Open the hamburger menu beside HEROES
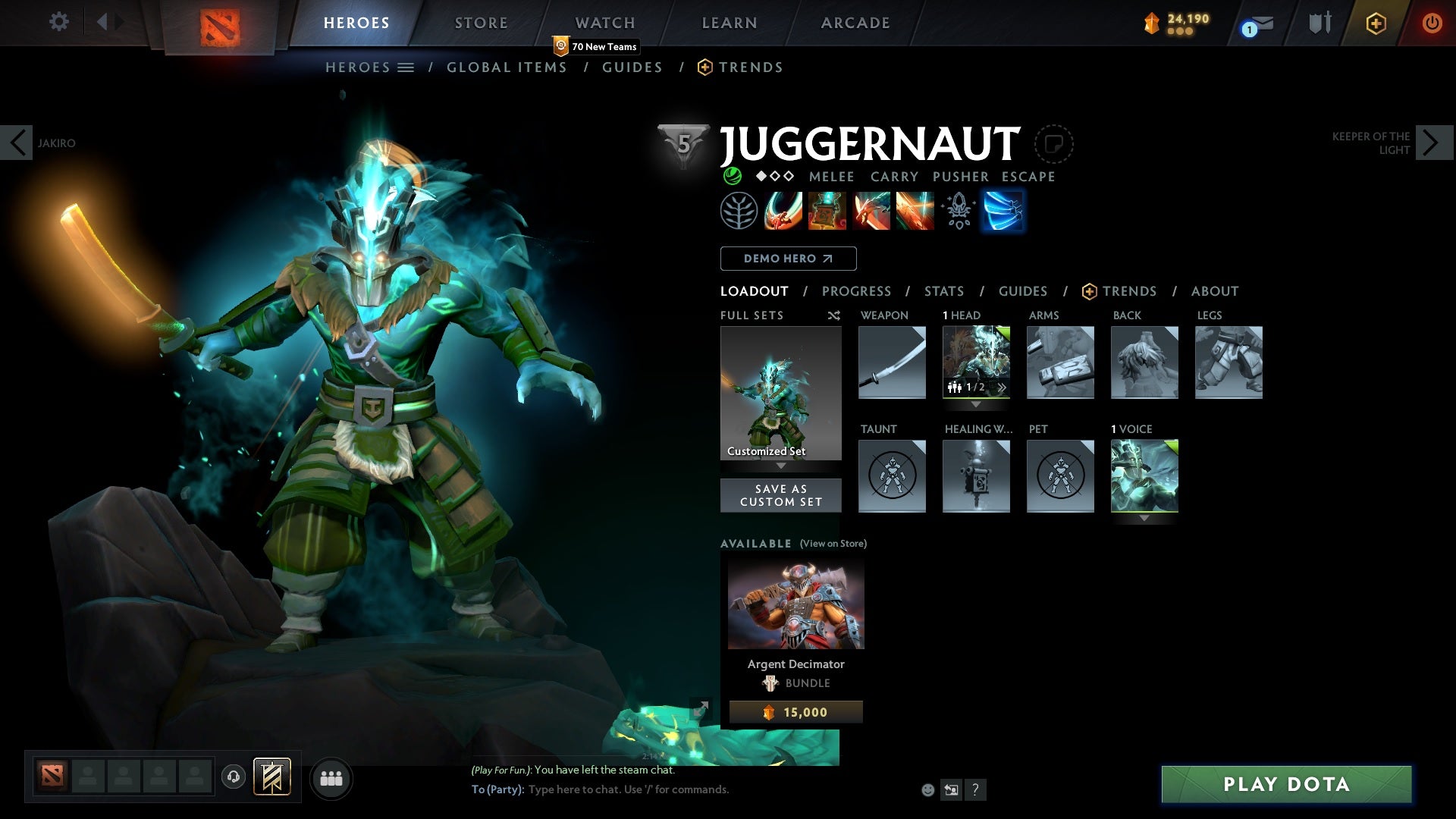Image resolution: width=1456 pixels, height=819 pixels. point(407,67)
